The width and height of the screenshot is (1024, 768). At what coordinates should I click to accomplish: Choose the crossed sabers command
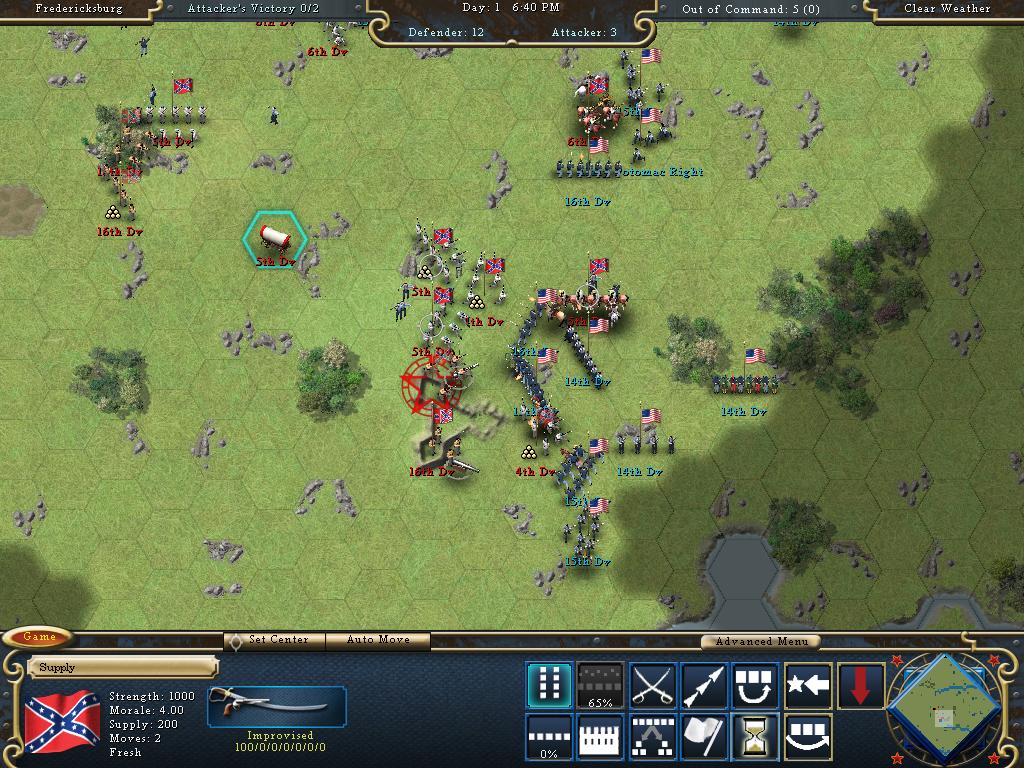pyautogui.click(x=653, y=685)
